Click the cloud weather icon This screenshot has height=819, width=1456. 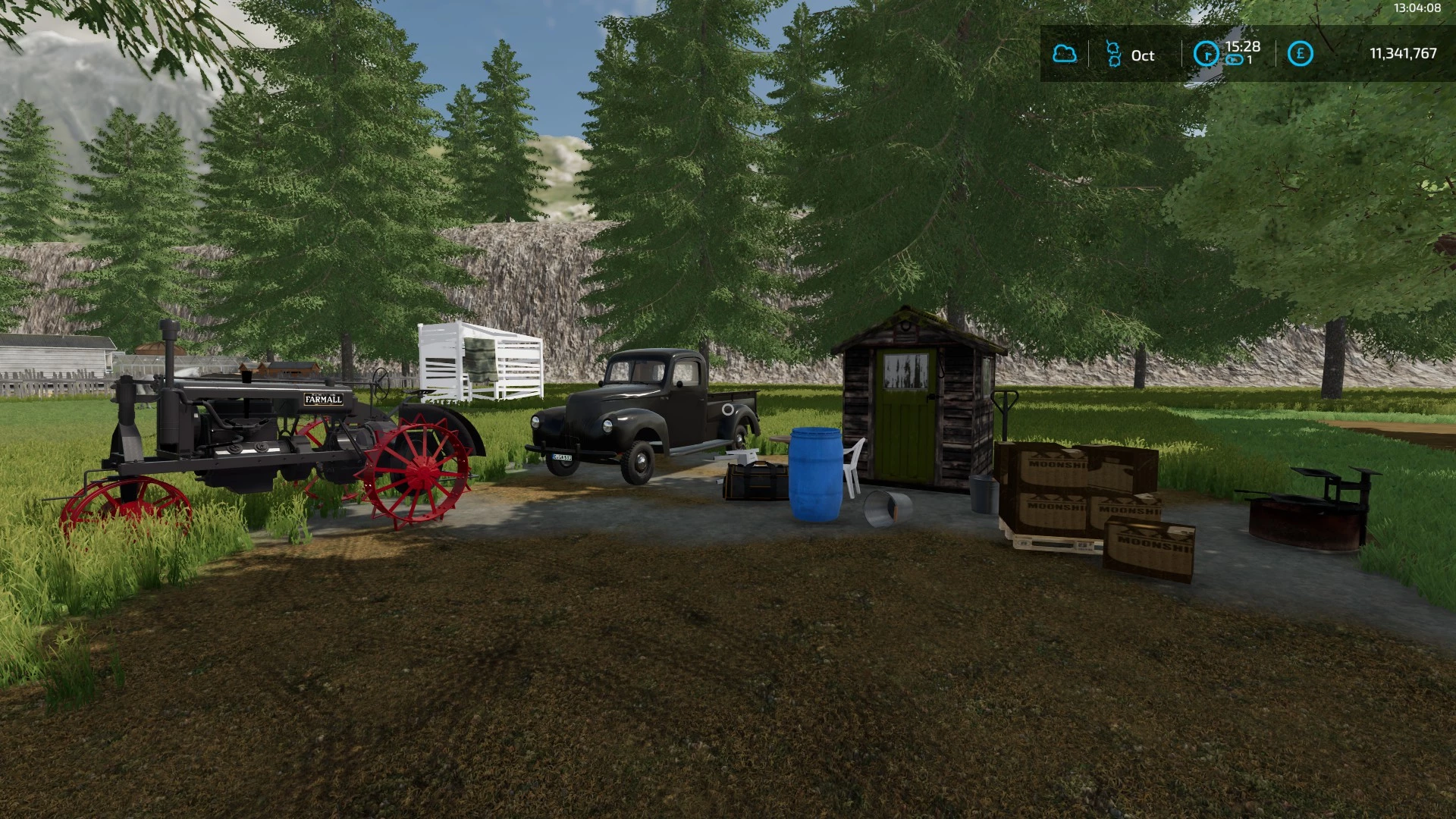1065,55
